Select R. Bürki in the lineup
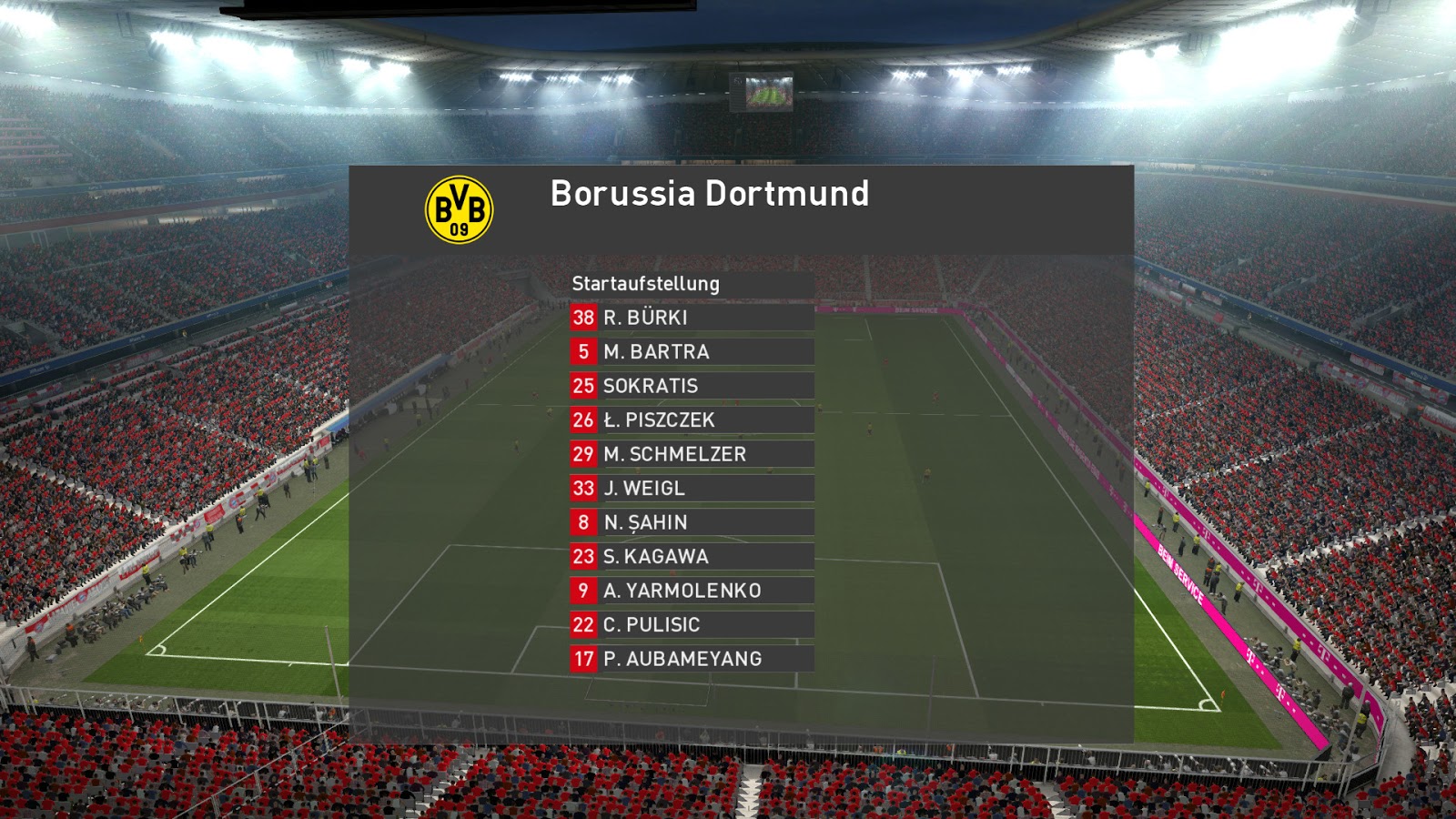 [692, 318]
